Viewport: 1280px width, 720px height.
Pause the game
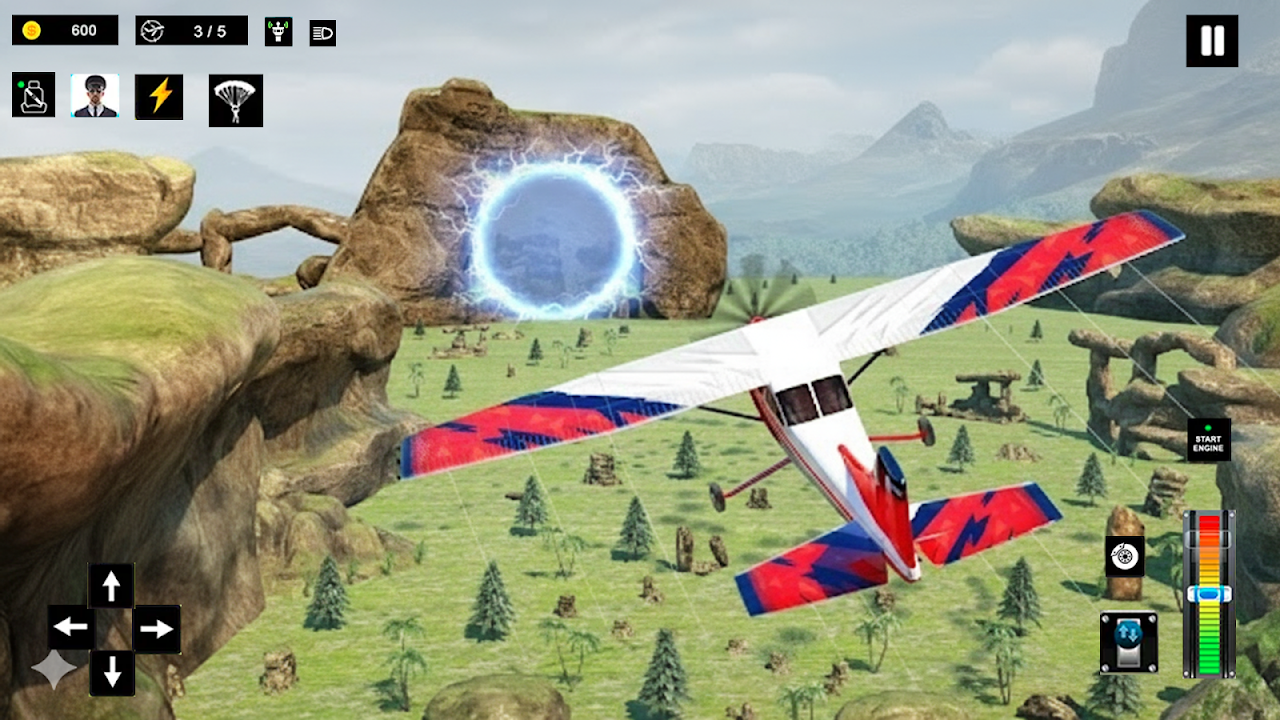(x=1212, y=41)
